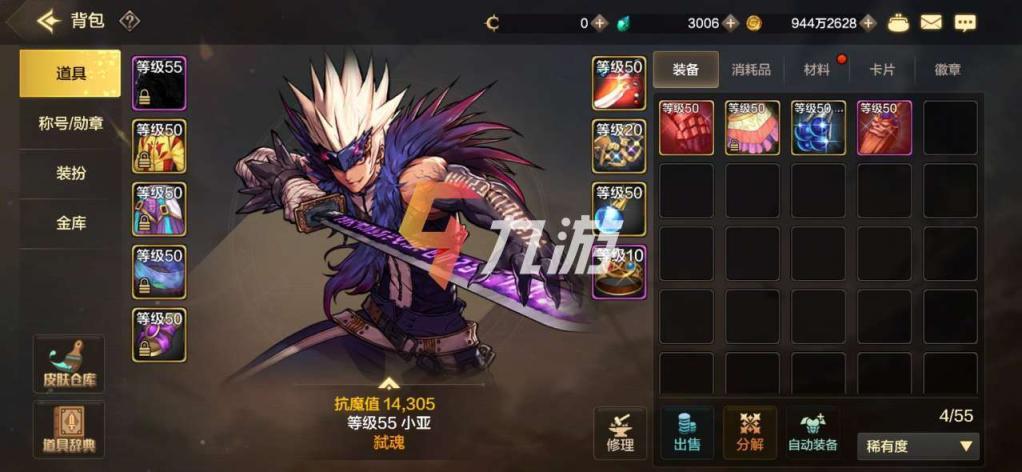Open the 稀有度 sorting dropdown
This screenshot has width=1022, height=472.
click(917, 446)
